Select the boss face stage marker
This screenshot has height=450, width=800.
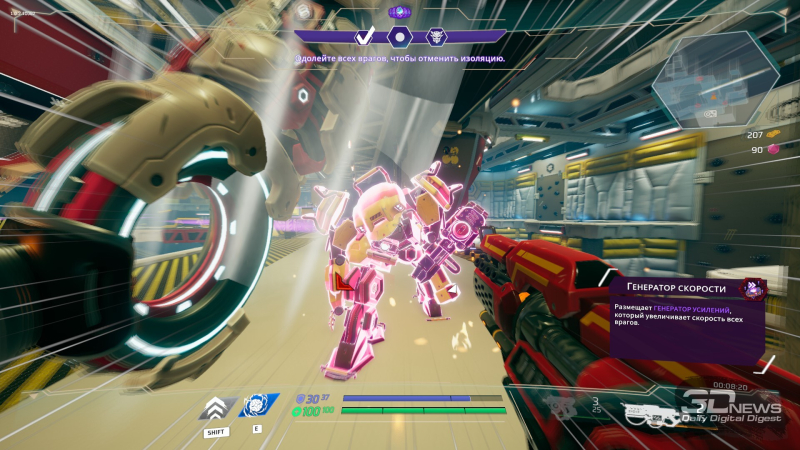tap(435, 37)
